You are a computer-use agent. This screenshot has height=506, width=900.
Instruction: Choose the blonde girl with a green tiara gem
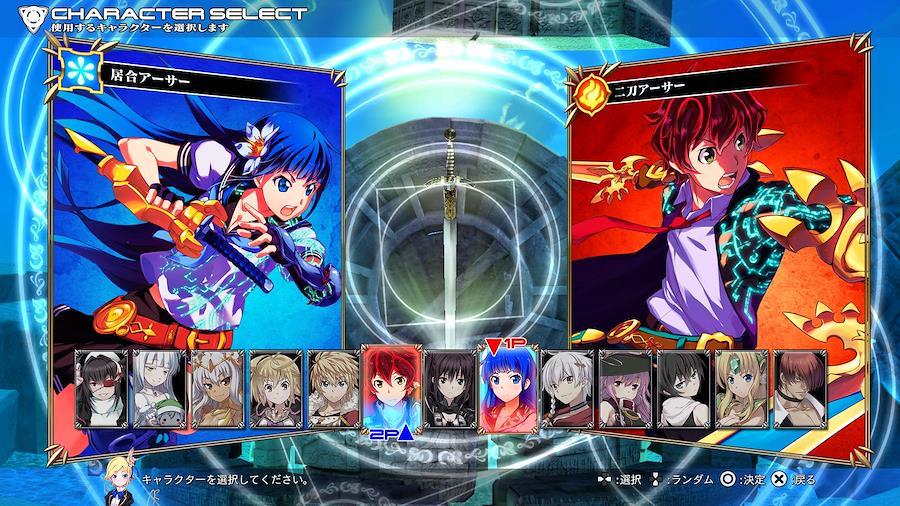tap(741, 389)
